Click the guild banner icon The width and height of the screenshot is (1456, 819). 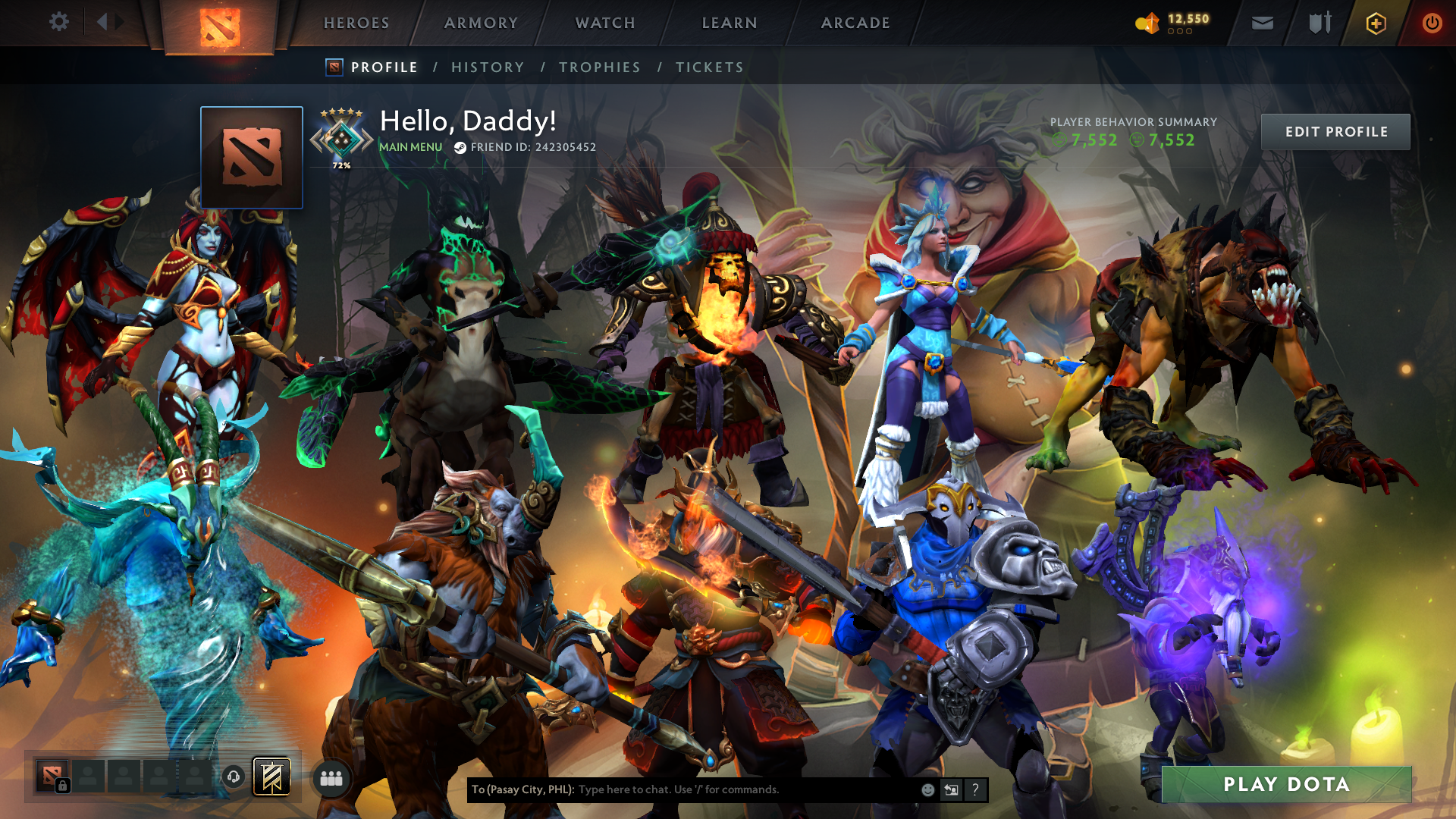click(272, 776)
